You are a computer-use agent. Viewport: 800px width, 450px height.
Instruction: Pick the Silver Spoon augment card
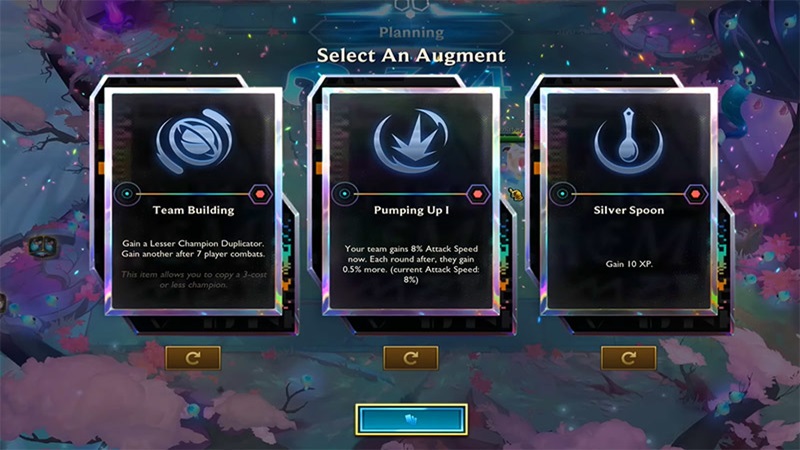pos(628,205)
